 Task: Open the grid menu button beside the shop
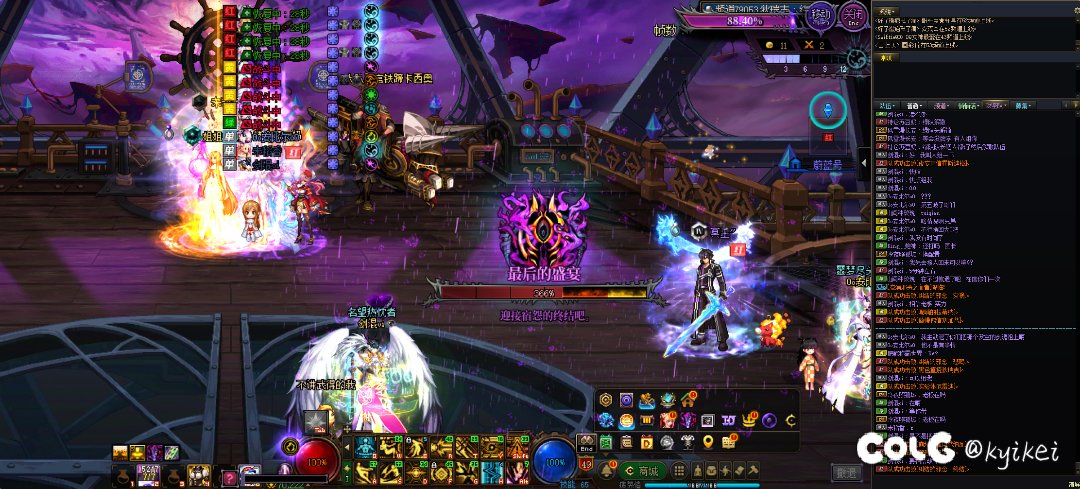point(678,471)
